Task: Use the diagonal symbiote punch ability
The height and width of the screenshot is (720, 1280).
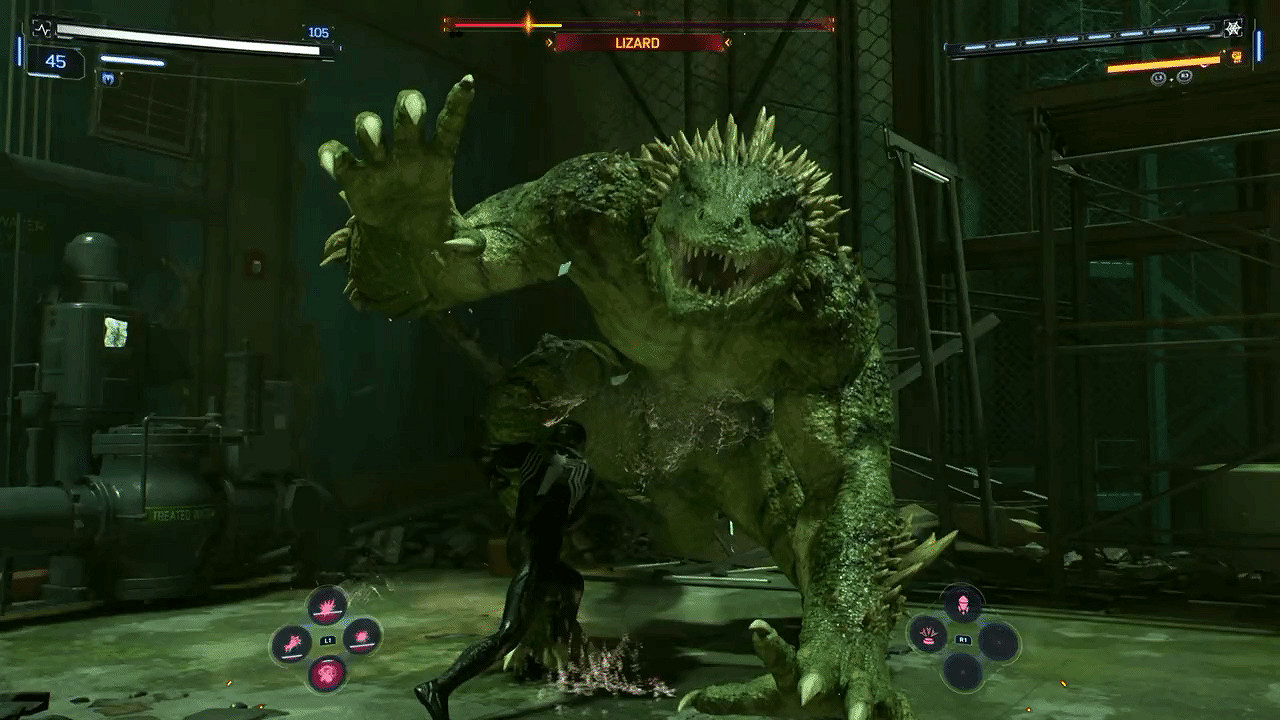Action: [x=291, y=643]
